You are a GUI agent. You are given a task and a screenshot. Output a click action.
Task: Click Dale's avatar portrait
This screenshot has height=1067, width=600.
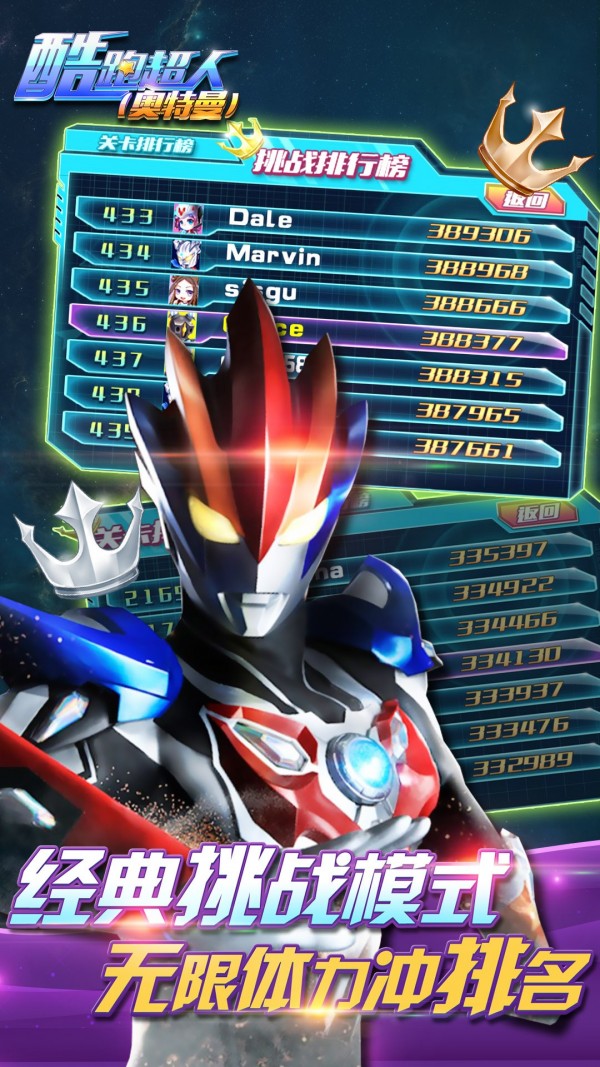coord(187,217)
